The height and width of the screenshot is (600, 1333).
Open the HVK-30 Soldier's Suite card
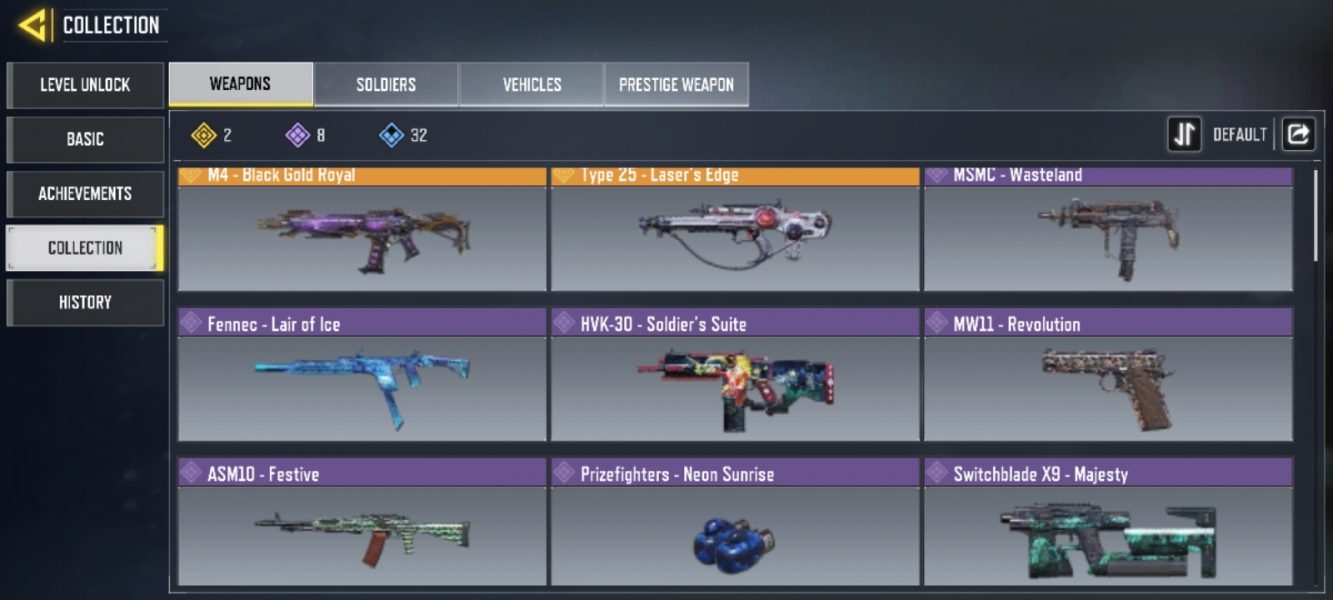[735, 377]
